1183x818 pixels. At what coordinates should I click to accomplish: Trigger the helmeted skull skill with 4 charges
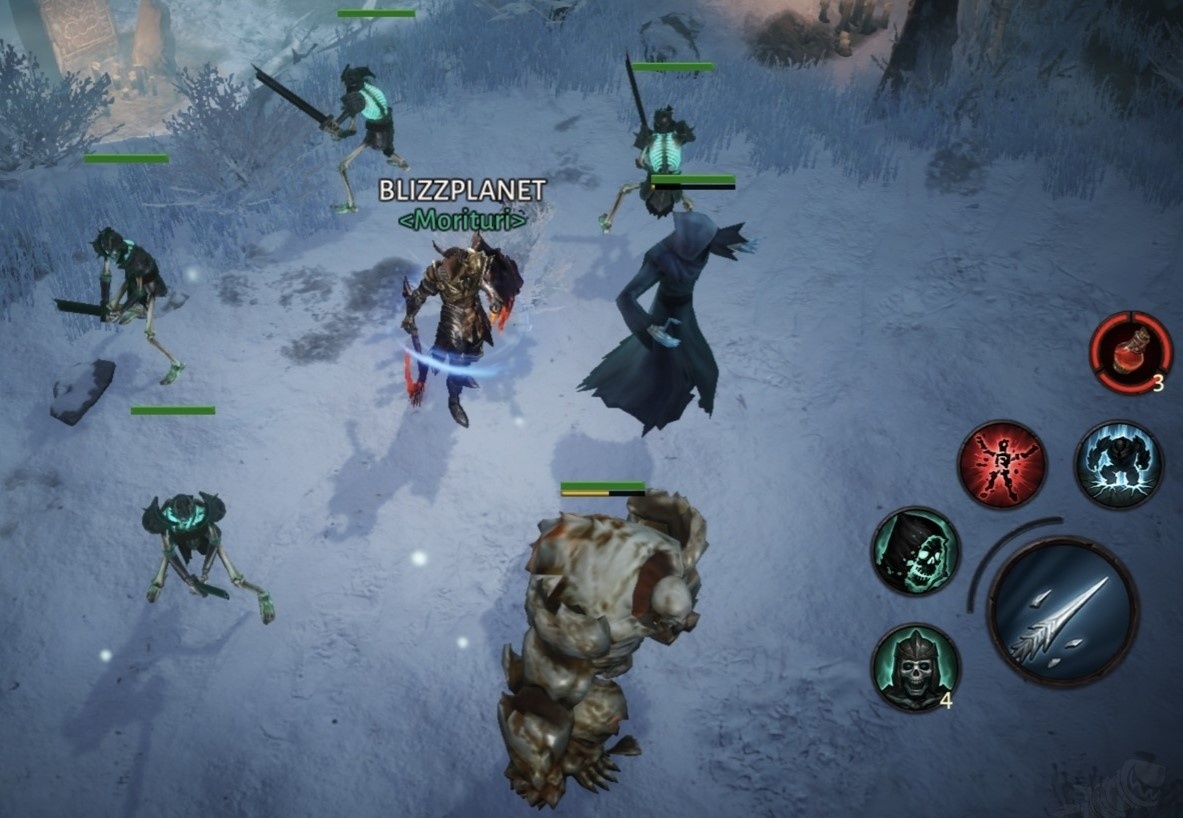pos(914,667)
